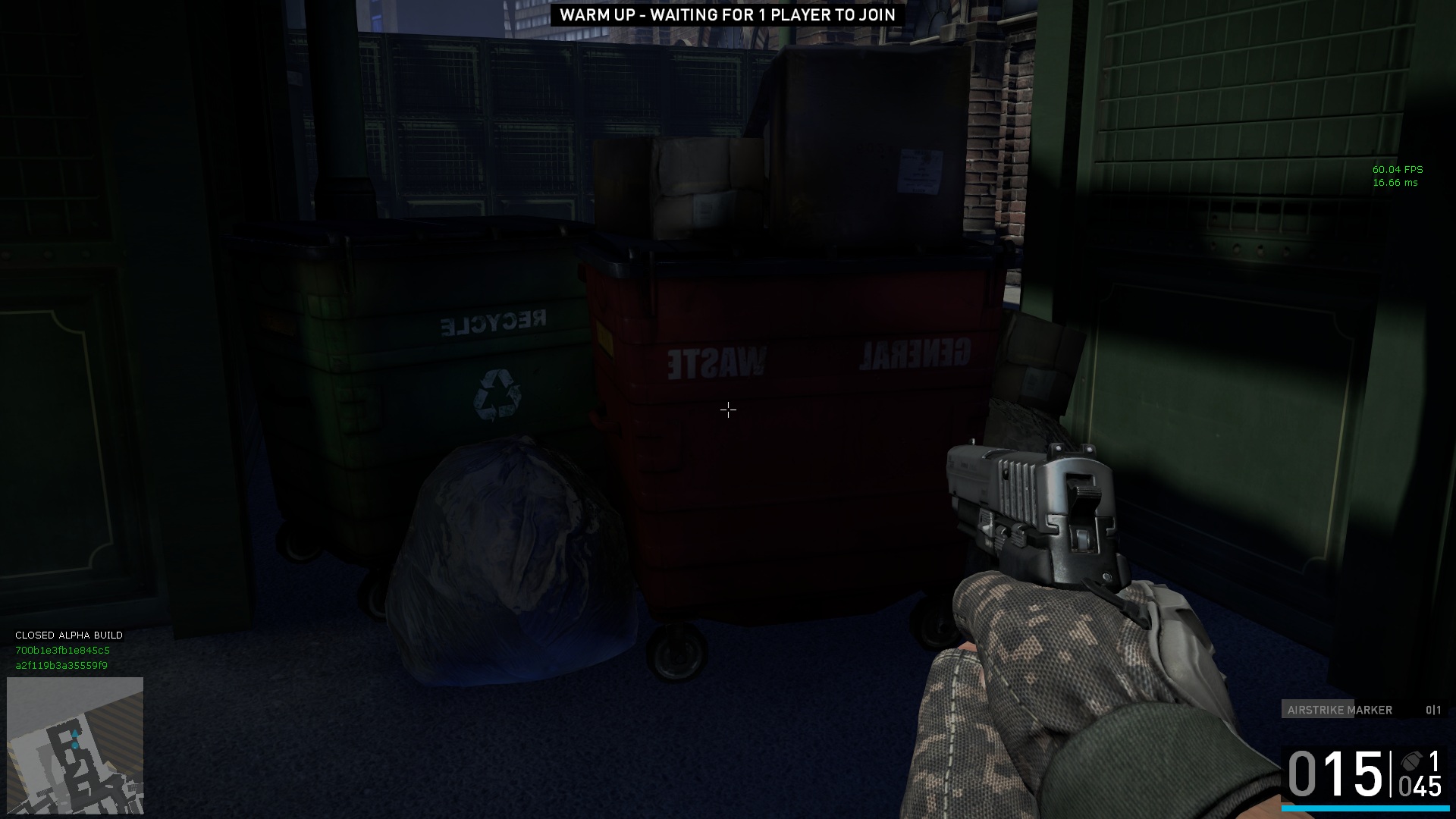1456x819 pixels.
Task: Click the minimap in the corner
Action: click(75, 745)
